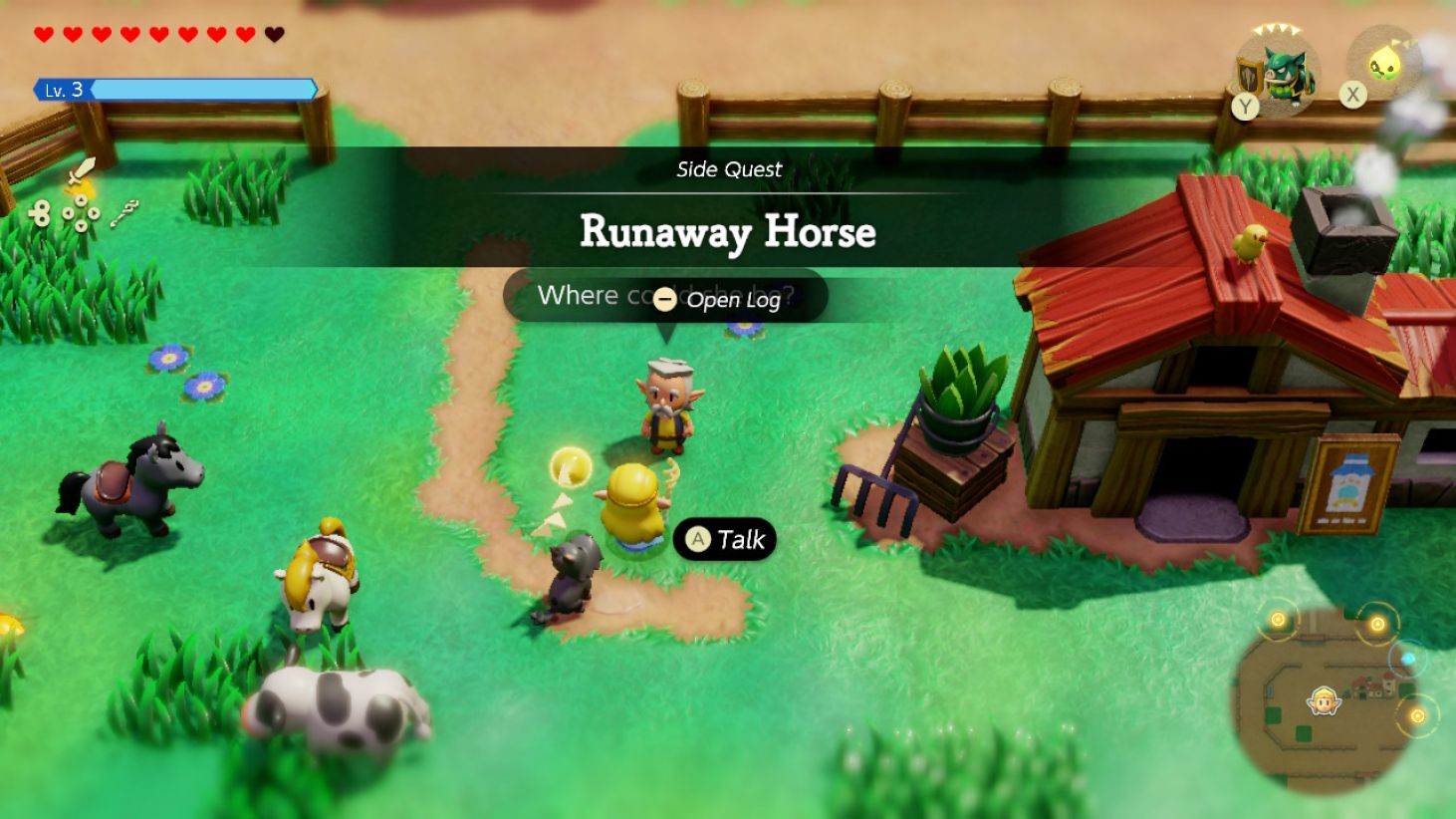
Task: Open Log to view quest details
Action: (x=733, y=300)
